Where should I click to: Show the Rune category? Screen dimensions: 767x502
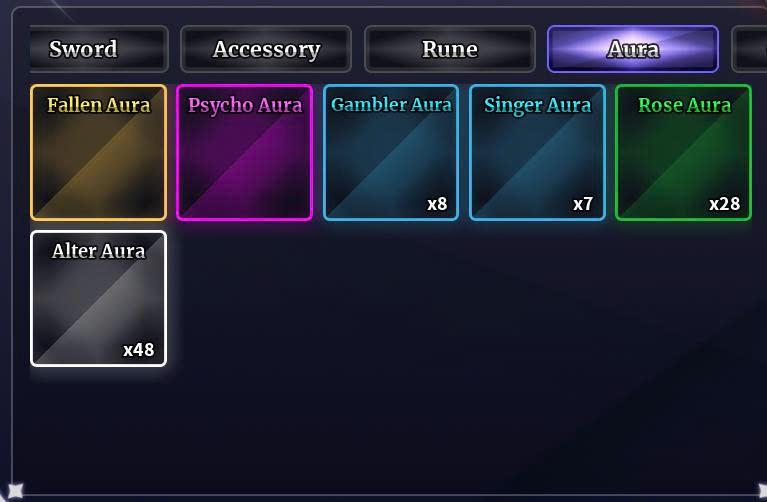click(x=449, y=49)
